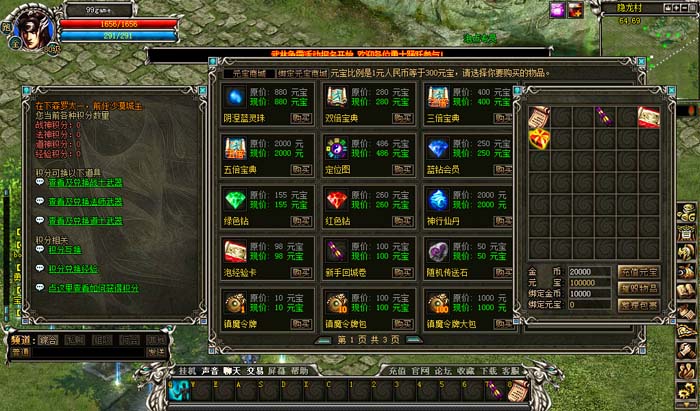This screenshot has width=700, height=411.
Task: Open the 帮助 help menu
Action: [x=299, y=370]
